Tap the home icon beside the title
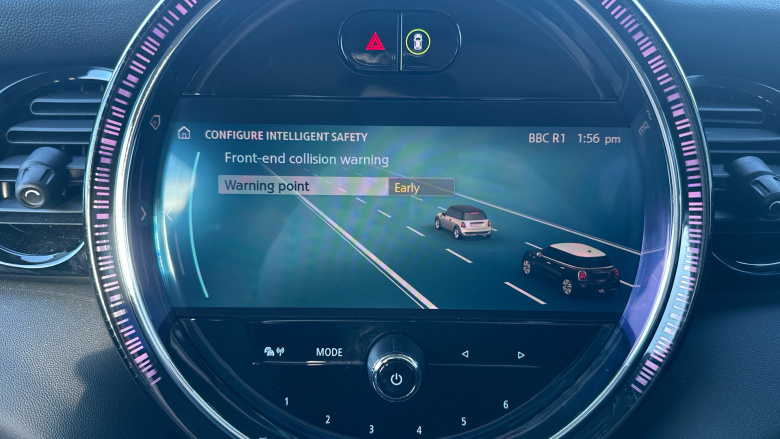Viewport: 780px width, 439px height. coord(183,135)
